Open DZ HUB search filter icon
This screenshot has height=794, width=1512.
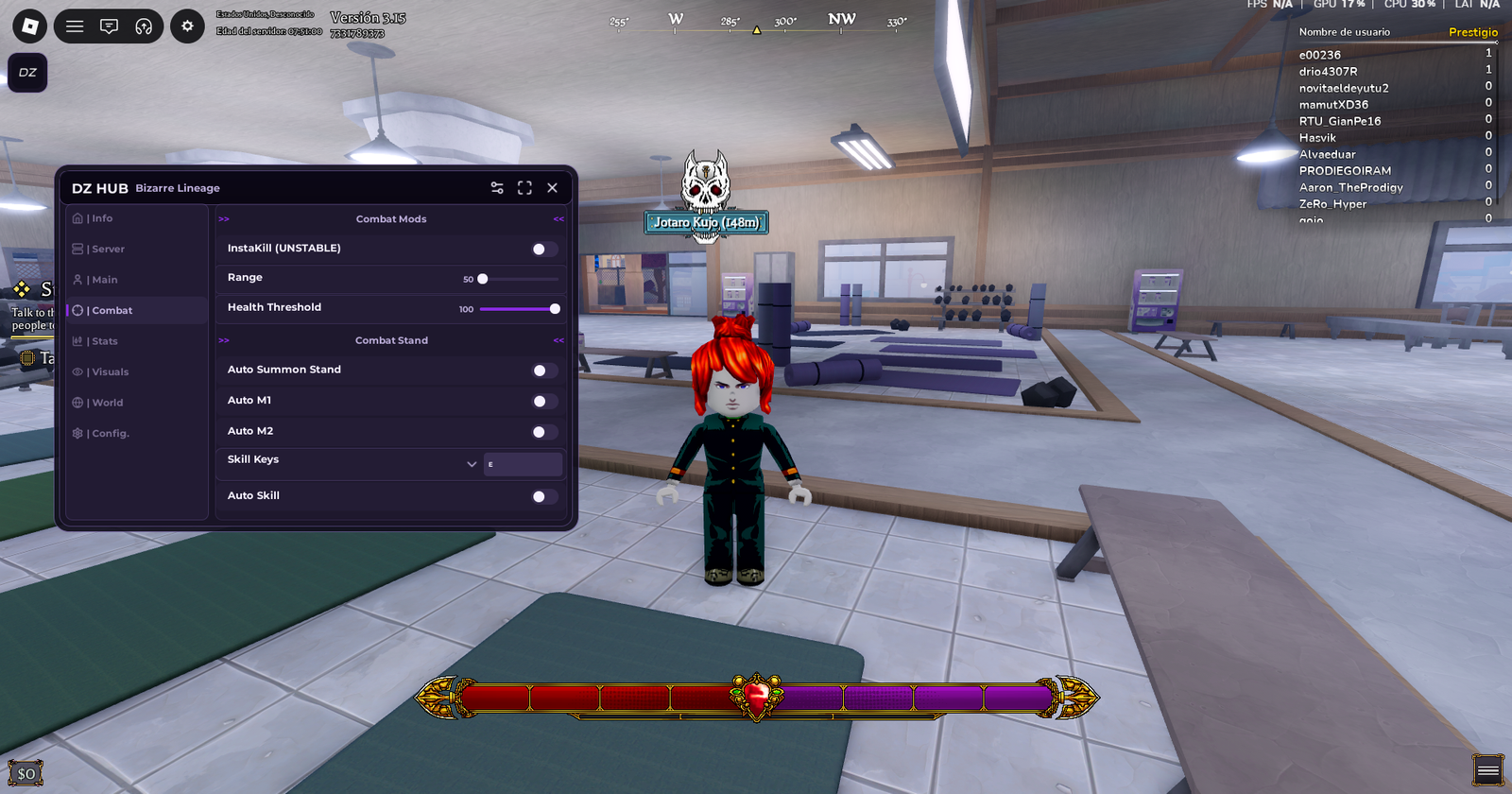497,188
